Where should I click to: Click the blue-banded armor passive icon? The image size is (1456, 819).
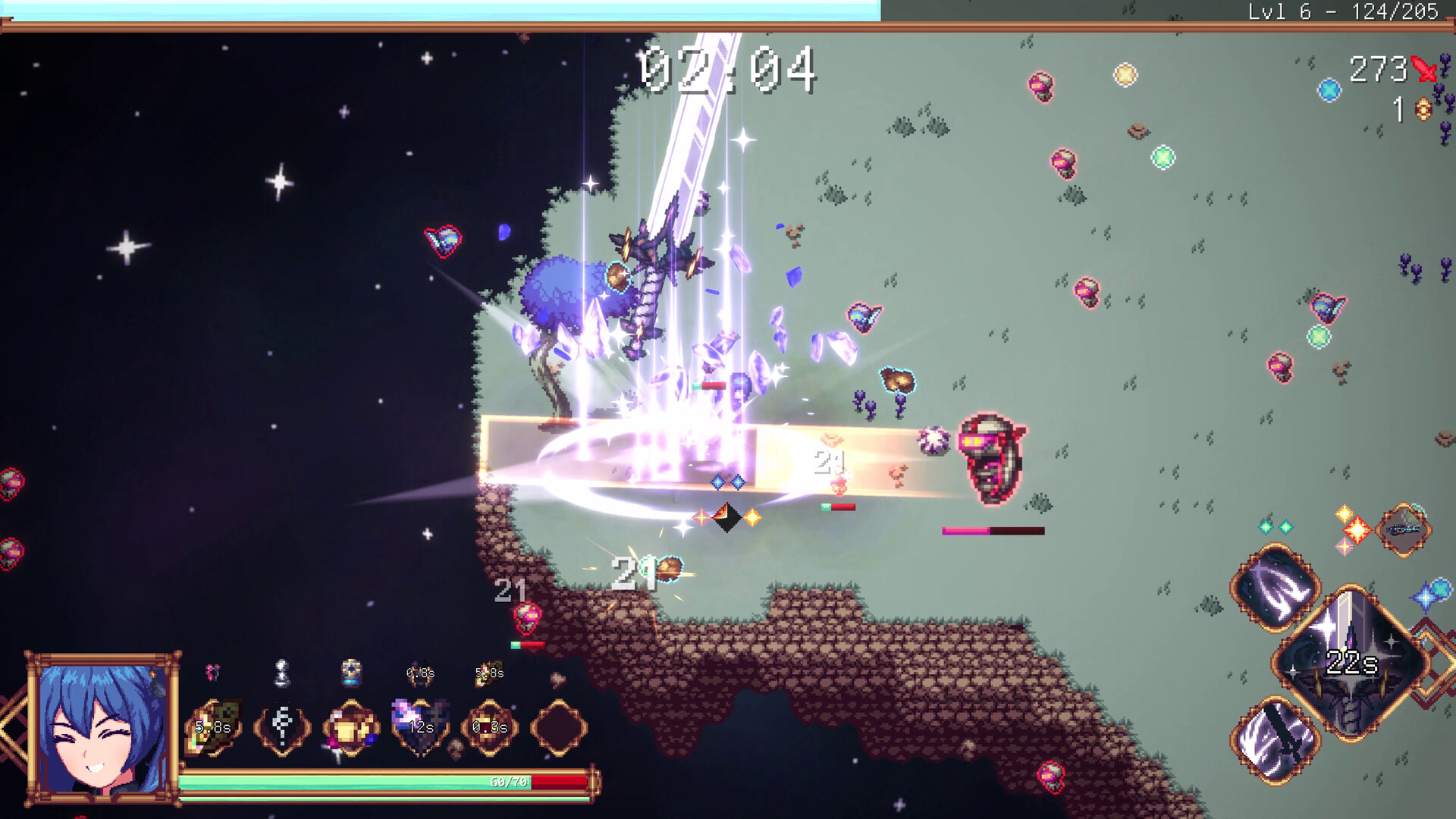(351, 673)
